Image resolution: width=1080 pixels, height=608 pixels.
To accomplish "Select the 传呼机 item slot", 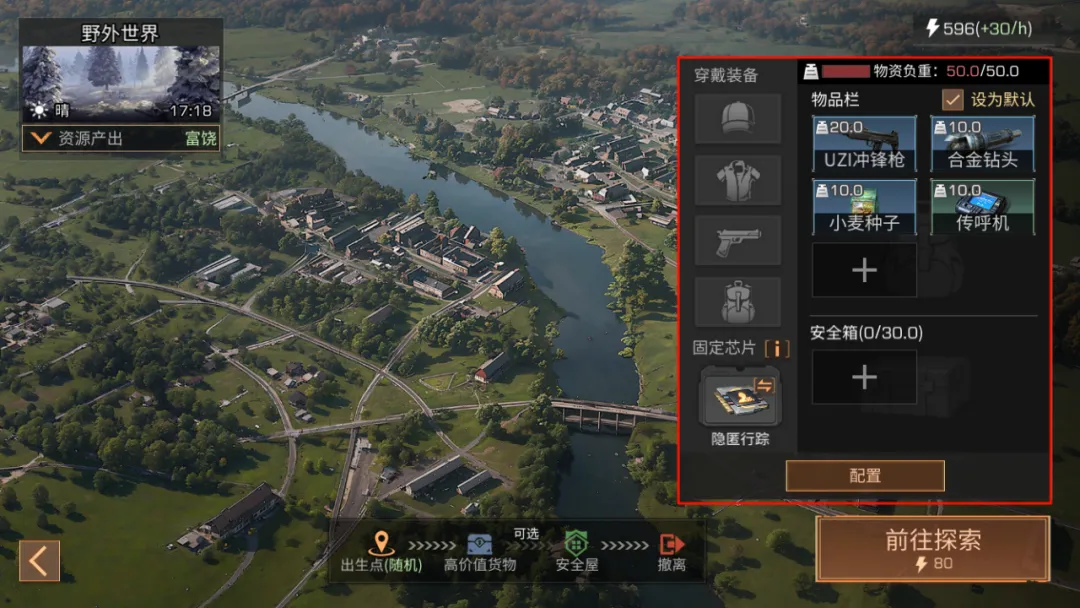I will click(982, 207).
